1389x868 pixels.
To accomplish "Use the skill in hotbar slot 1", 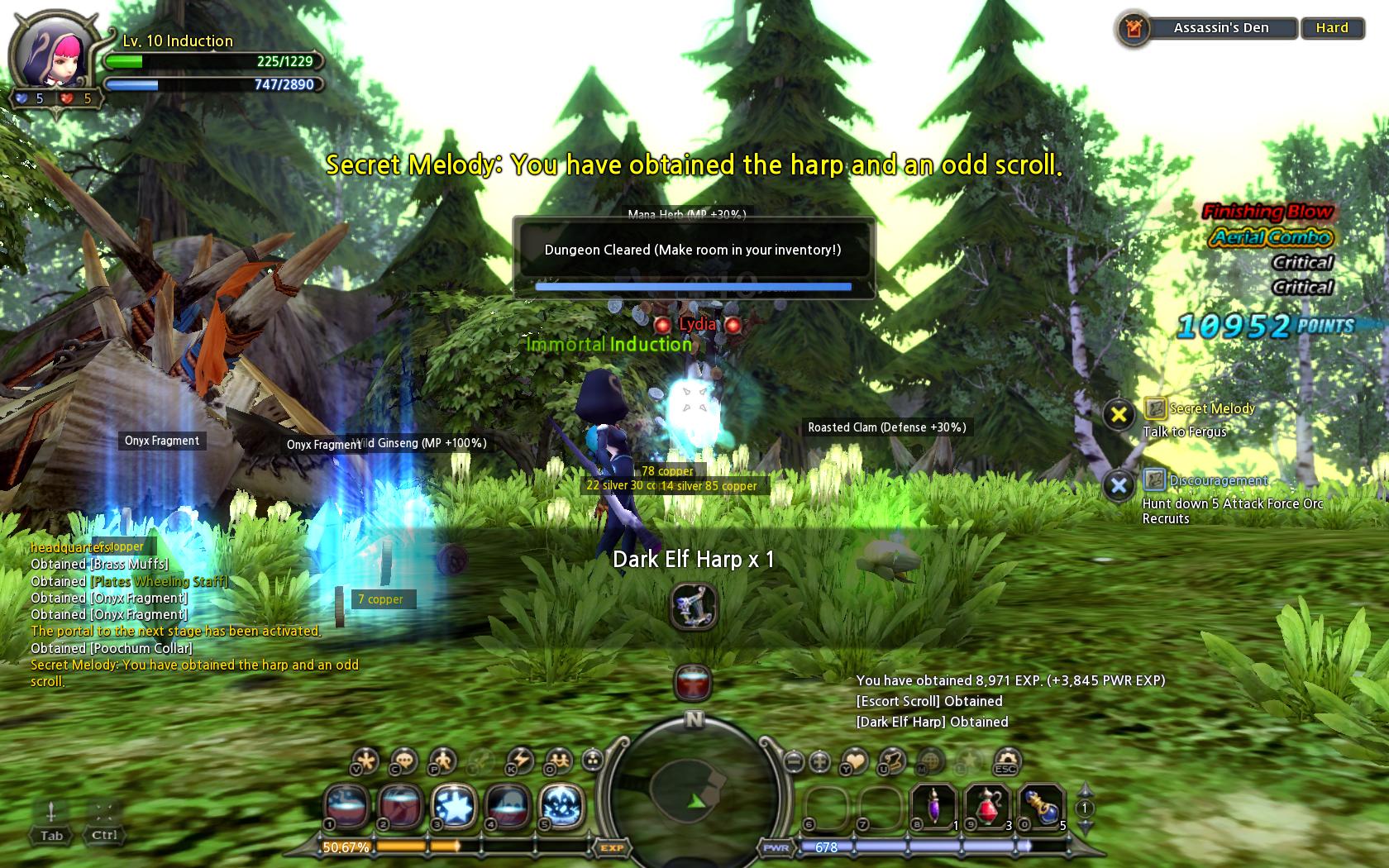I will tap(348, 804).
